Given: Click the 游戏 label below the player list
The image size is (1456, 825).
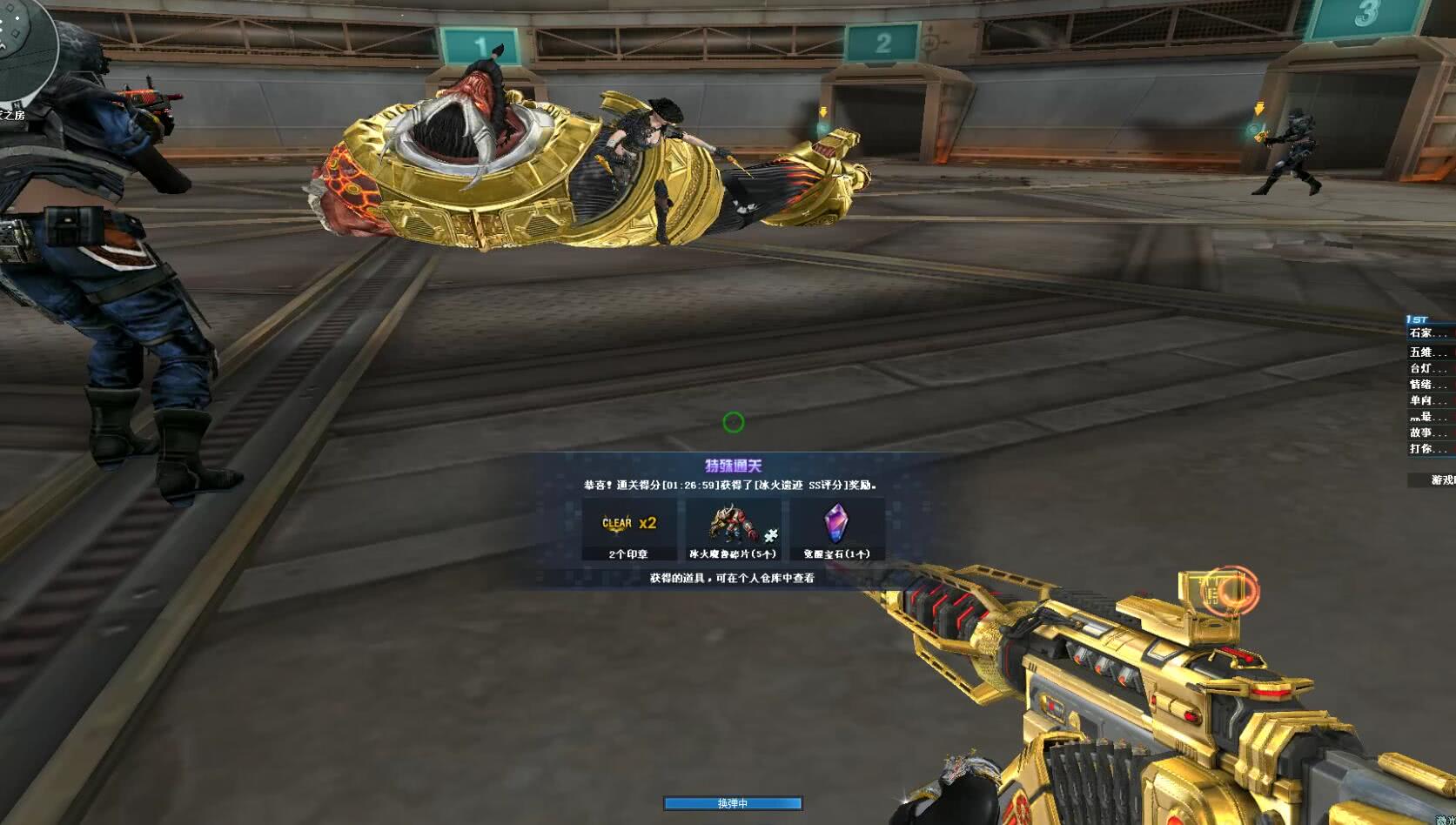Looking at the screenshot, I should pyautogui.click(x=1440, y=480).
